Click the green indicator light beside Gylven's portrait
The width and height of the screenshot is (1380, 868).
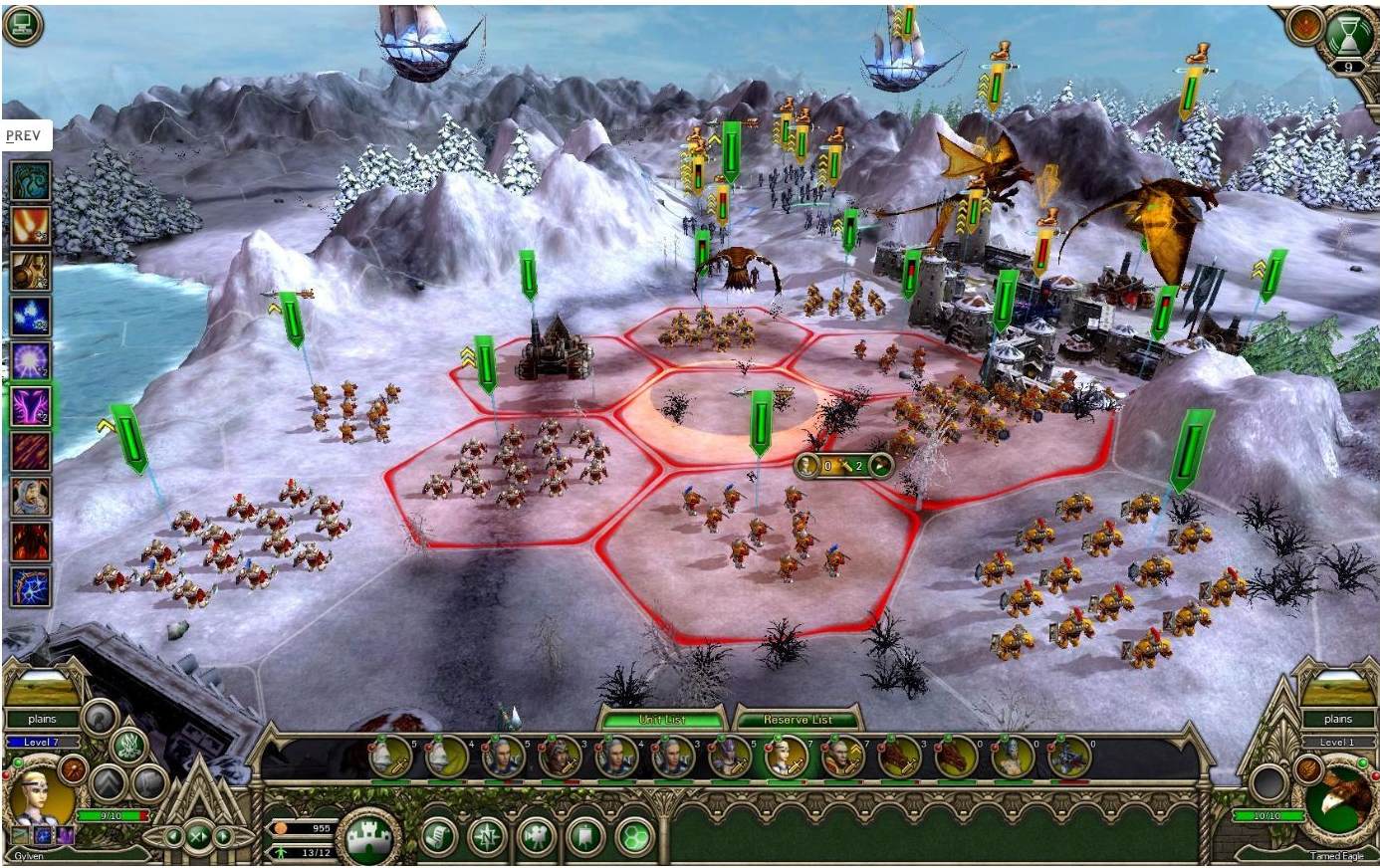pyautogui.click(x=18, y=762)
